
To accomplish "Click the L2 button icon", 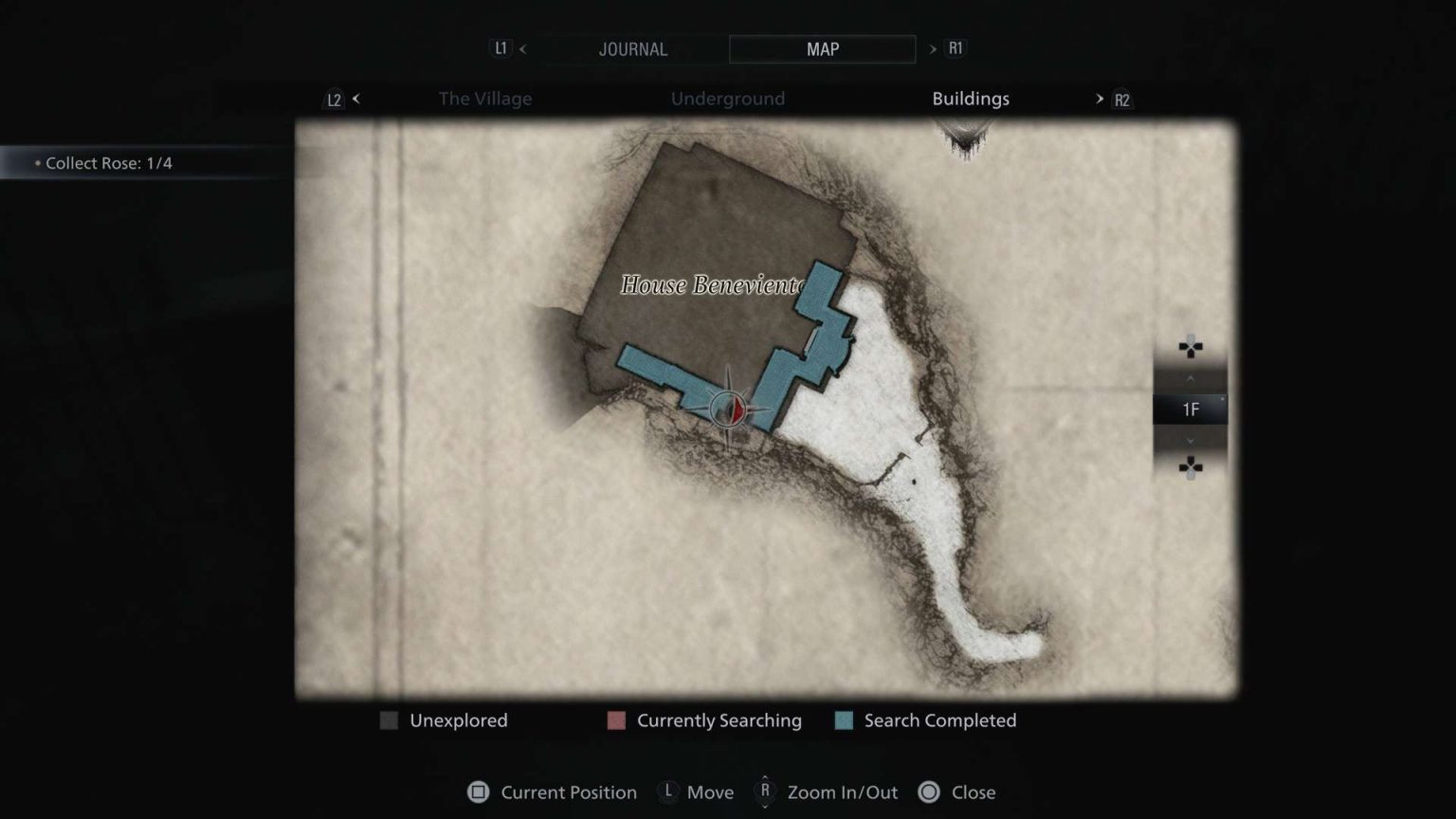I will 334,99.
